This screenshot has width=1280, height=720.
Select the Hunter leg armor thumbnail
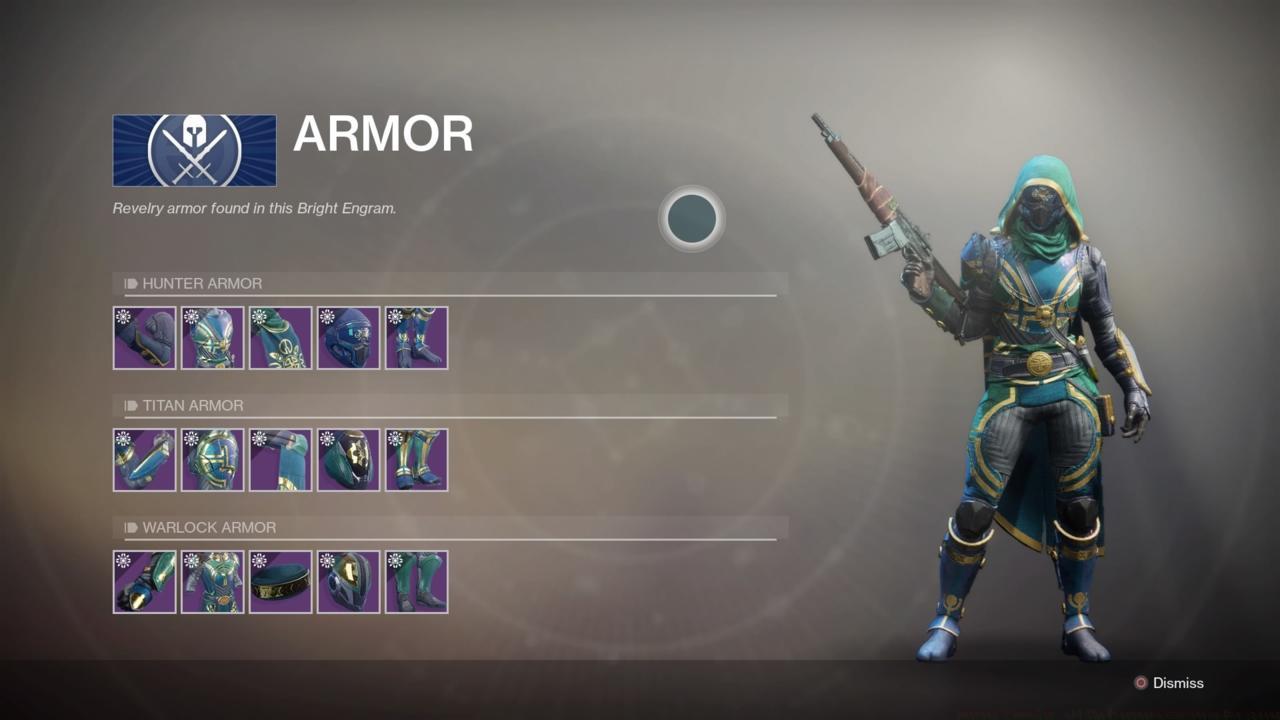[417, 338]
